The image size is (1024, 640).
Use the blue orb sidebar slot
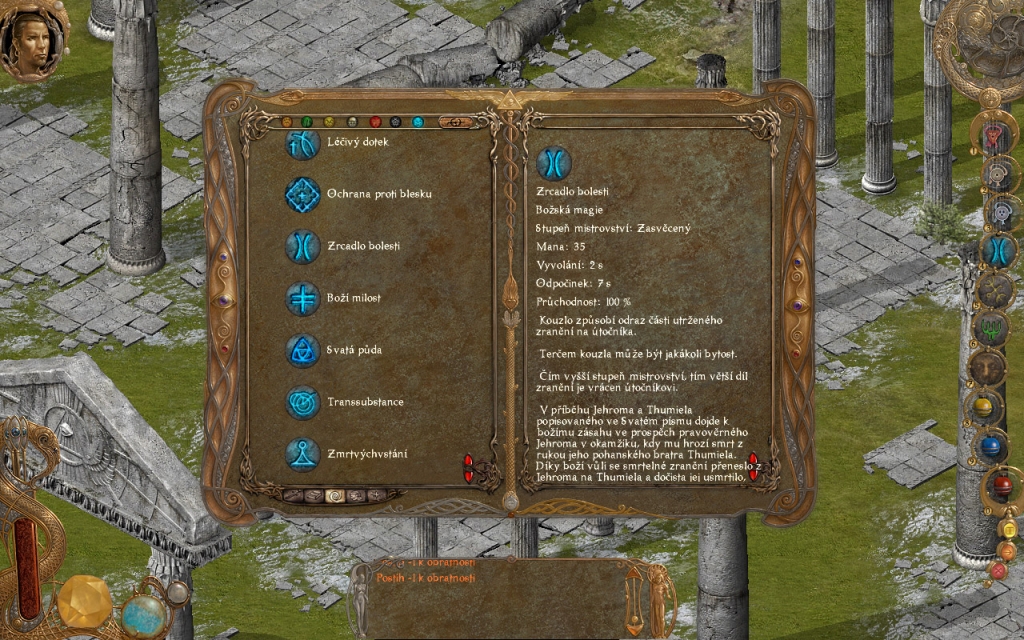[991, 446]
